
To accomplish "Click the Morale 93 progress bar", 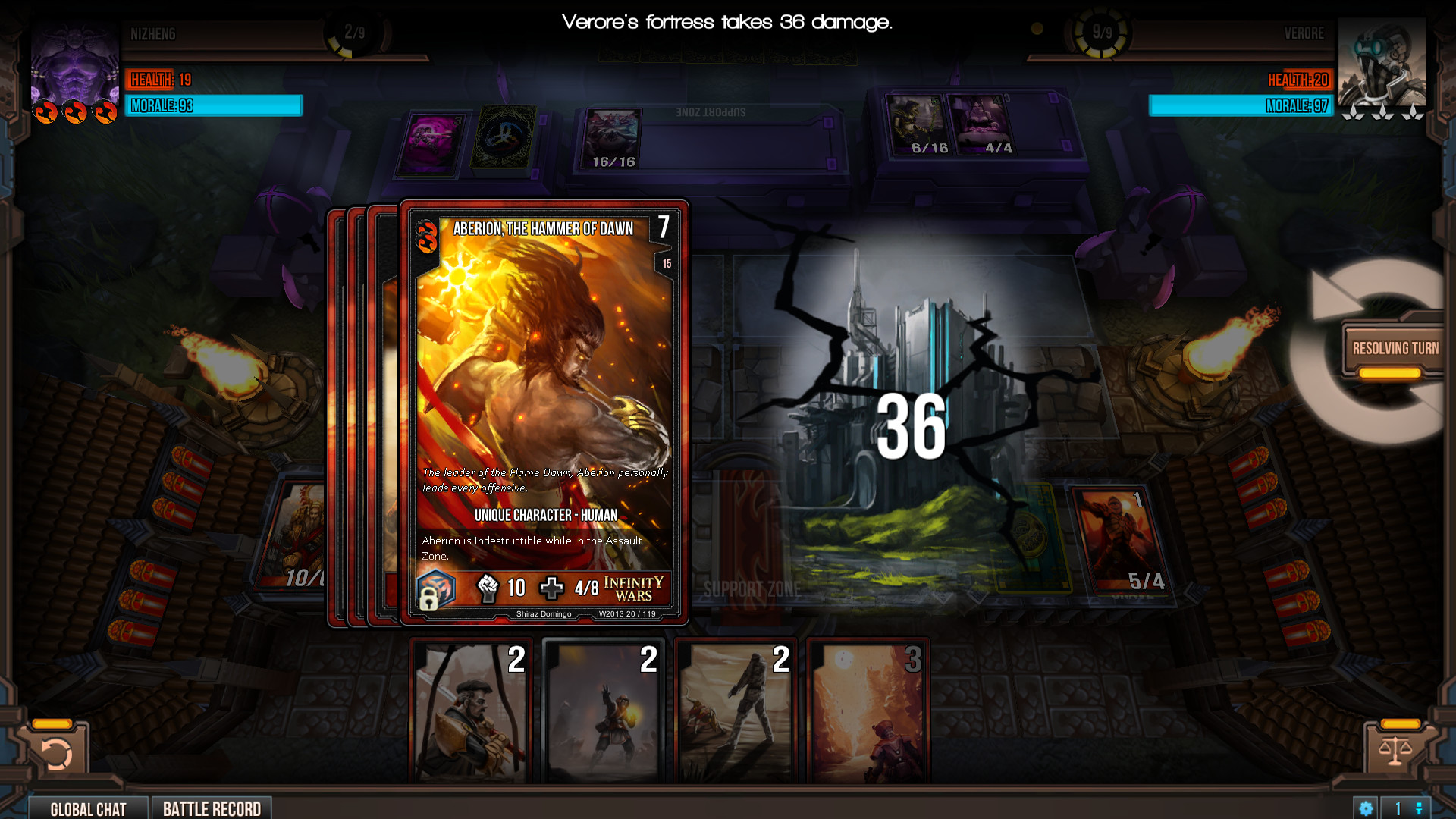I will (x=212, y=106).
